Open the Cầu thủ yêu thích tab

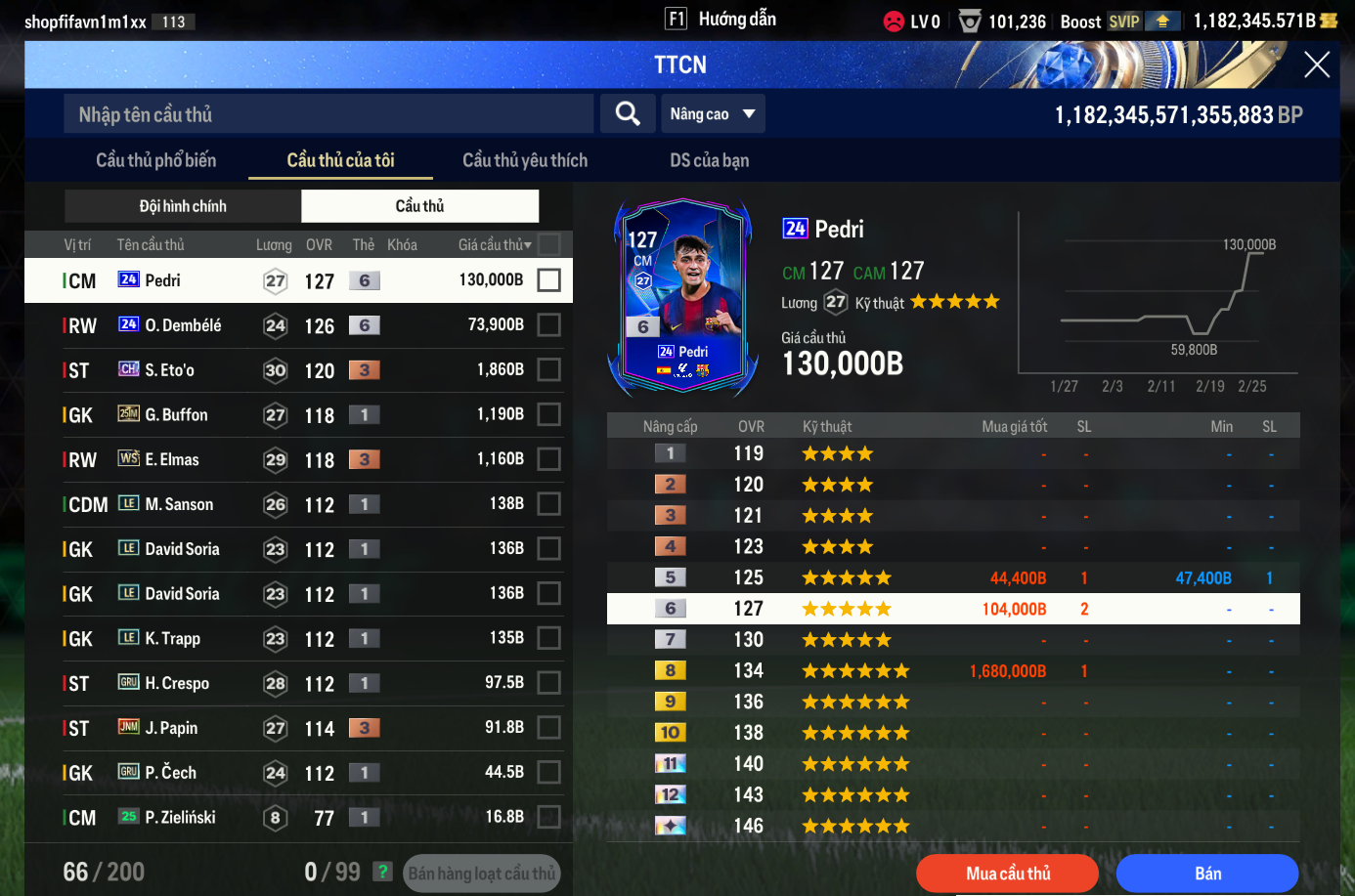(525, 160)
